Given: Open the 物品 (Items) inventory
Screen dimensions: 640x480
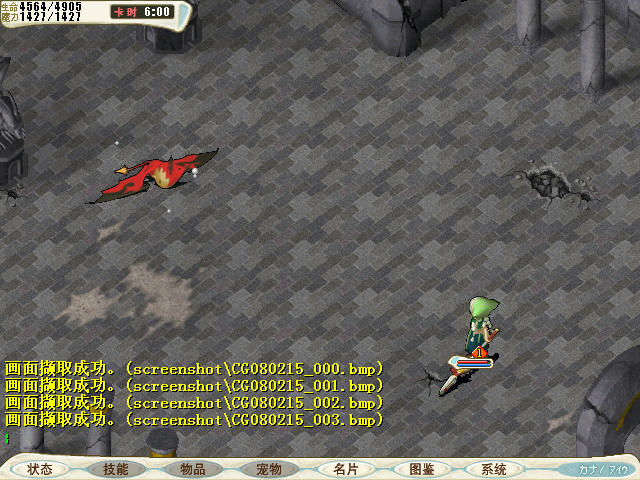Looking at the screenshot, I should (x=192, y=469).
